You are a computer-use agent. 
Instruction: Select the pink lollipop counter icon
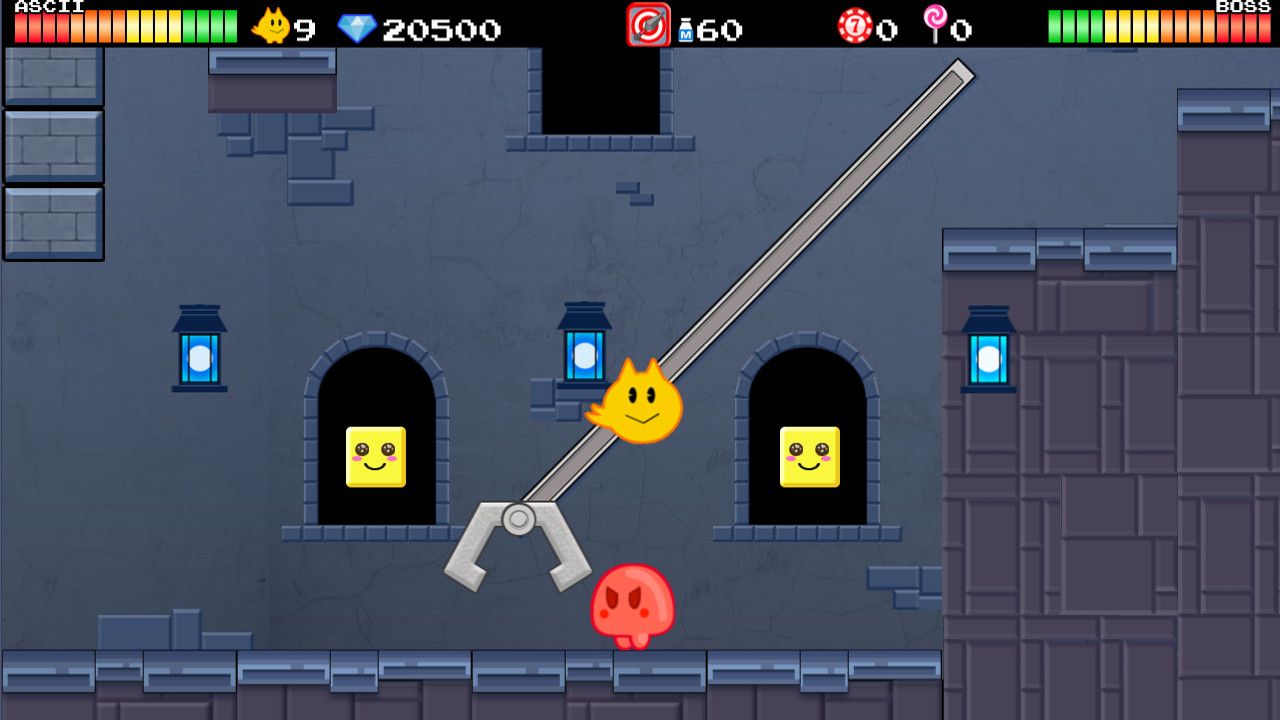click(x=934, y=26)
